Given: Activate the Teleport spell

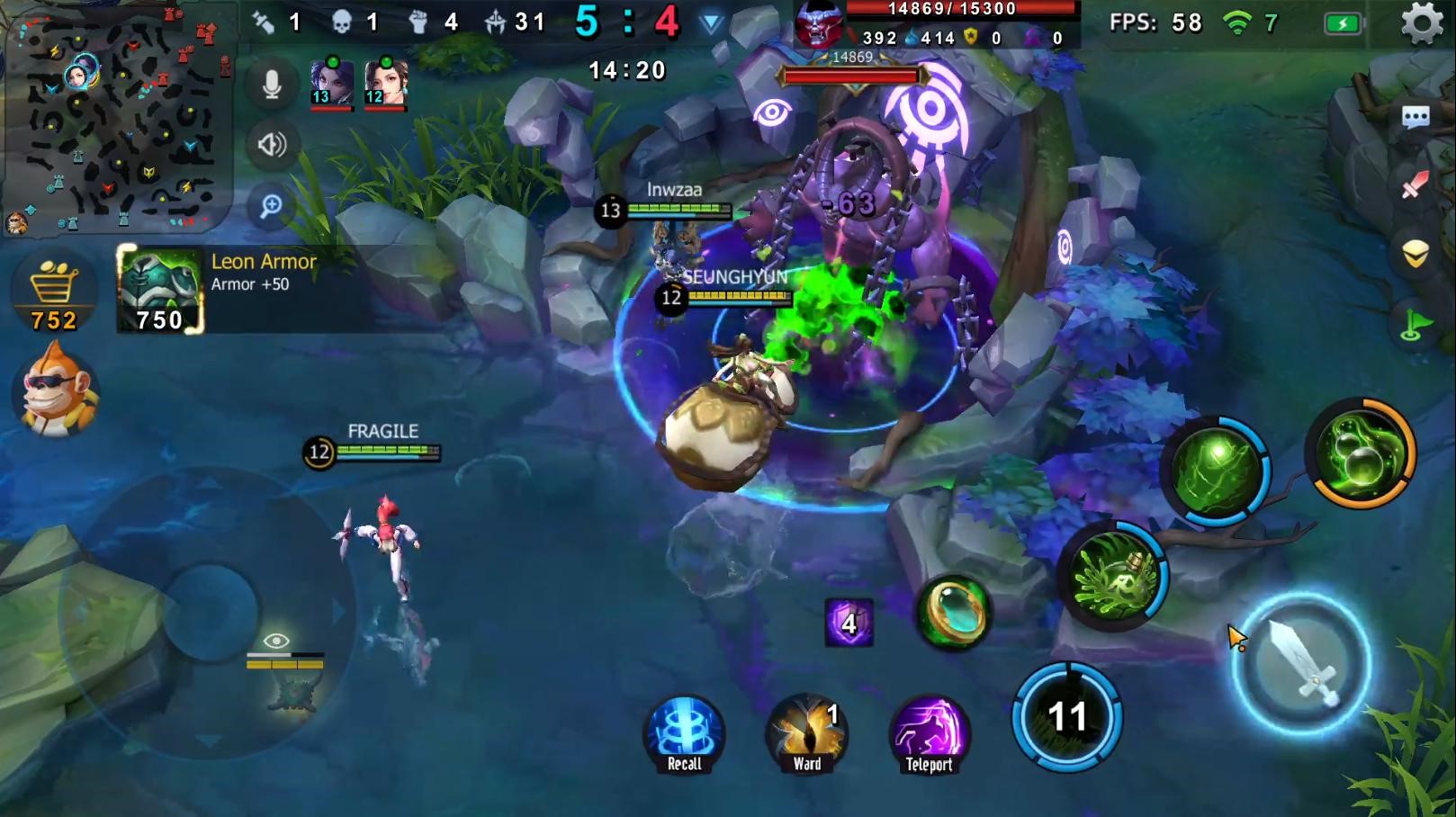Looking at the screenshot, I should click(x=929, y=734).
